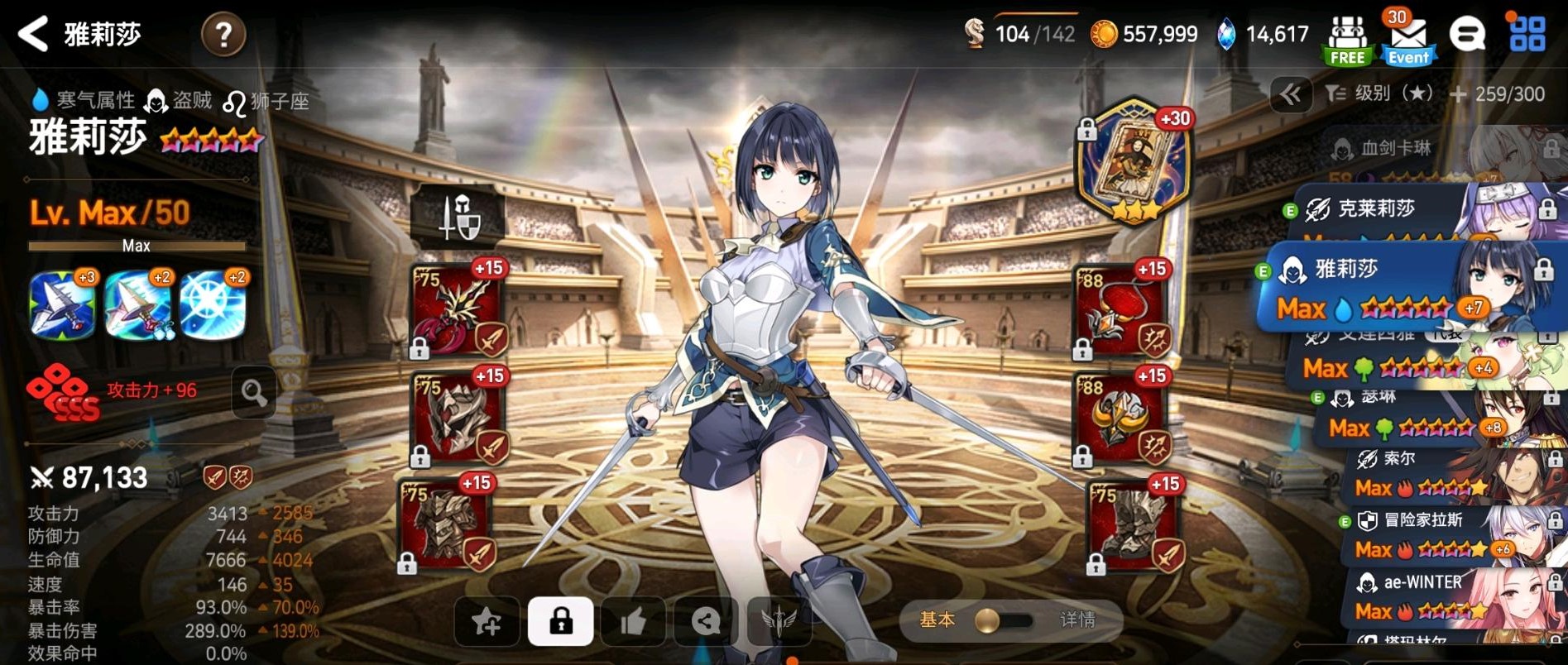Change the 级别 sort filter
Screen dimensions: 1568x665
click(1379, 94)
